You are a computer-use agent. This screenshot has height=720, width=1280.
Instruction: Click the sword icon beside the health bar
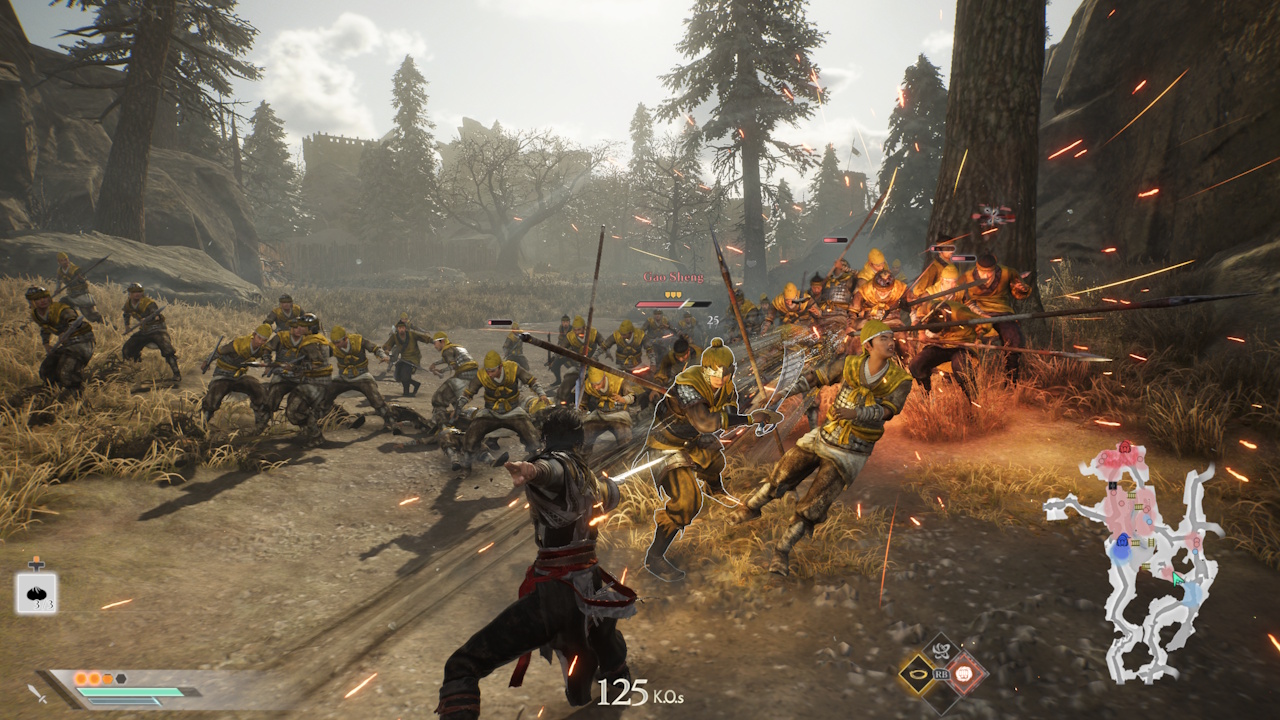37,694
